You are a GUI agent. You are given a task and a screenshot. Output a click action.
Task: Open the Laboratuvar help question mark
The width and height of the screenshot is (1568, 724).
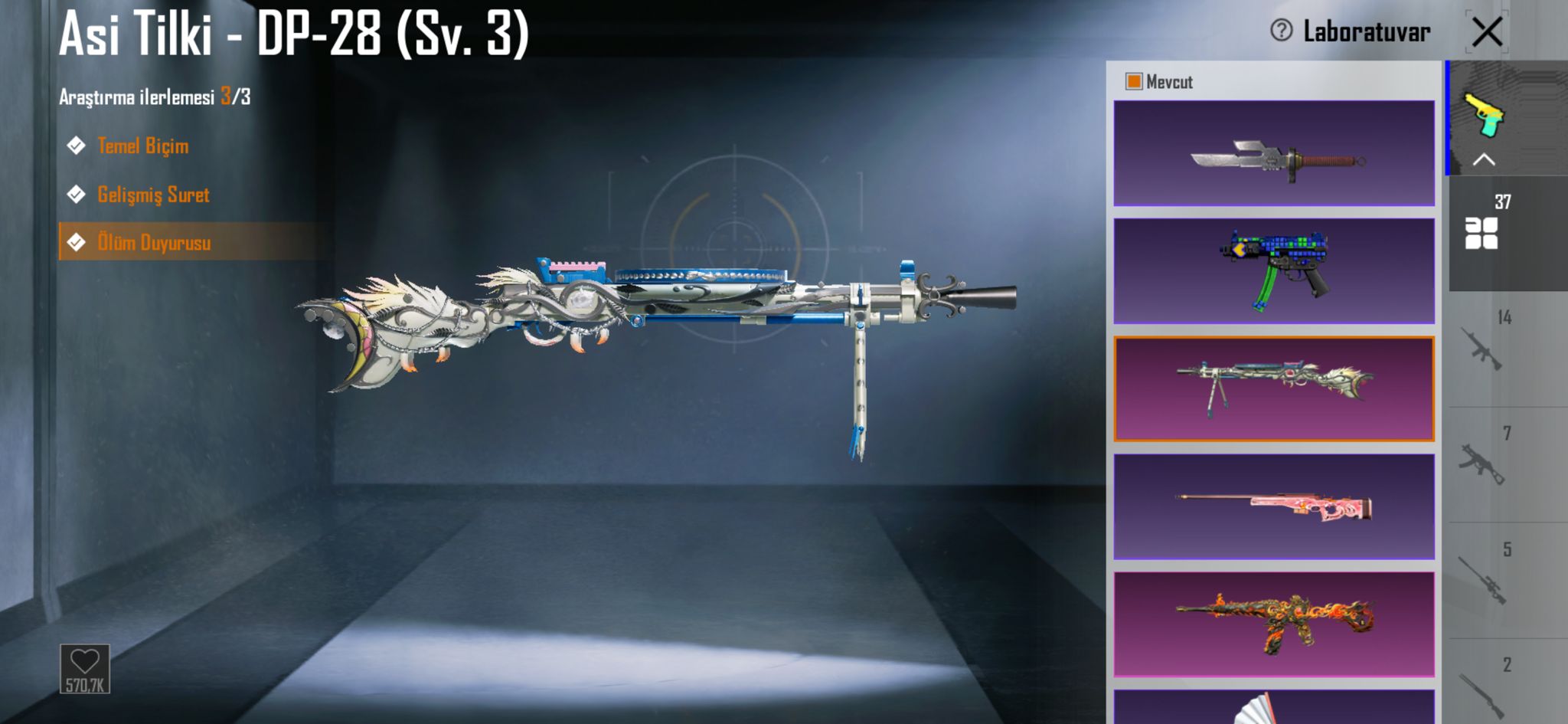coord(1281,31)
